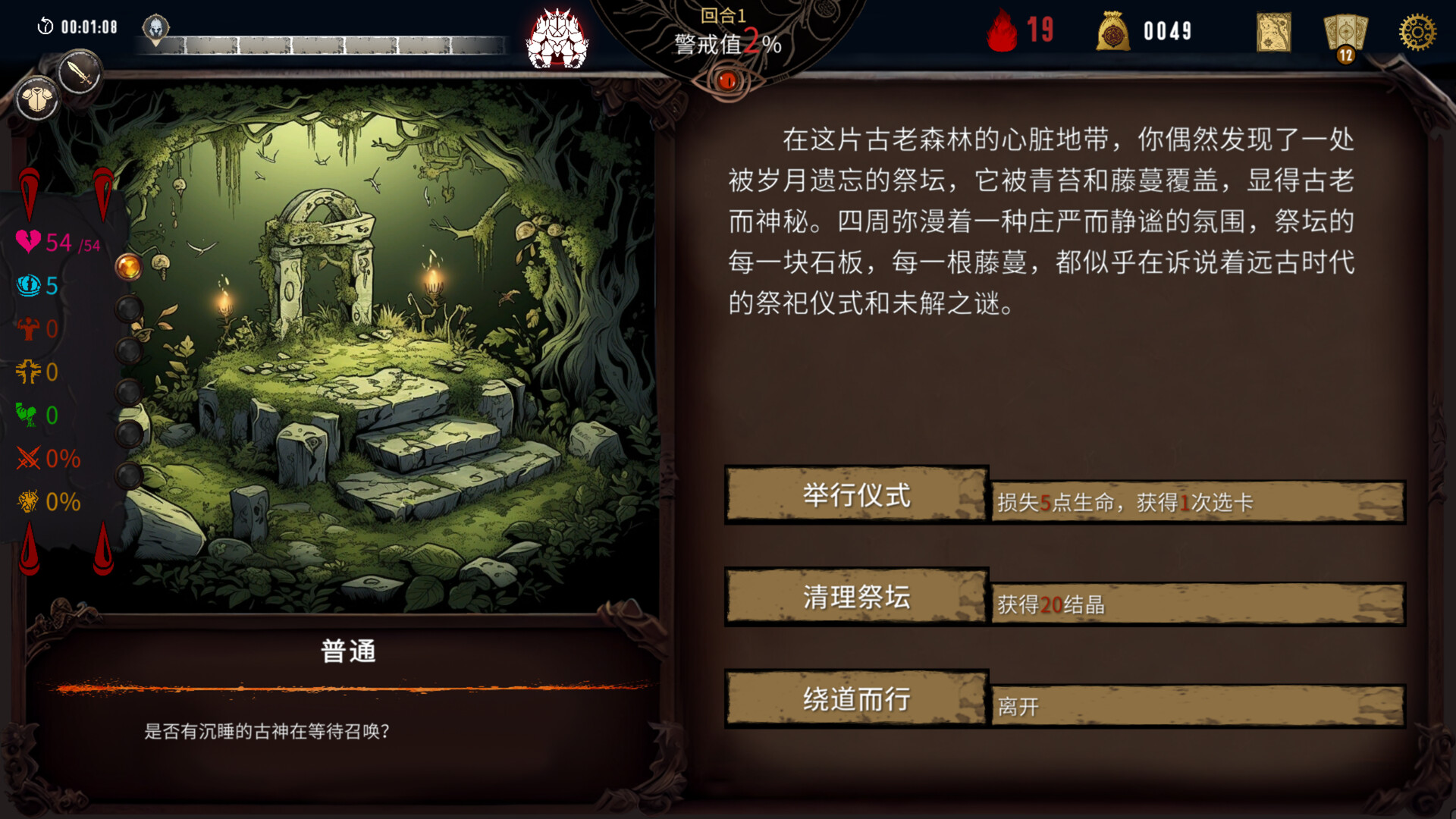Click the crossed swords percentage stat icon
1456x819 pixels.
click(28, 458)
